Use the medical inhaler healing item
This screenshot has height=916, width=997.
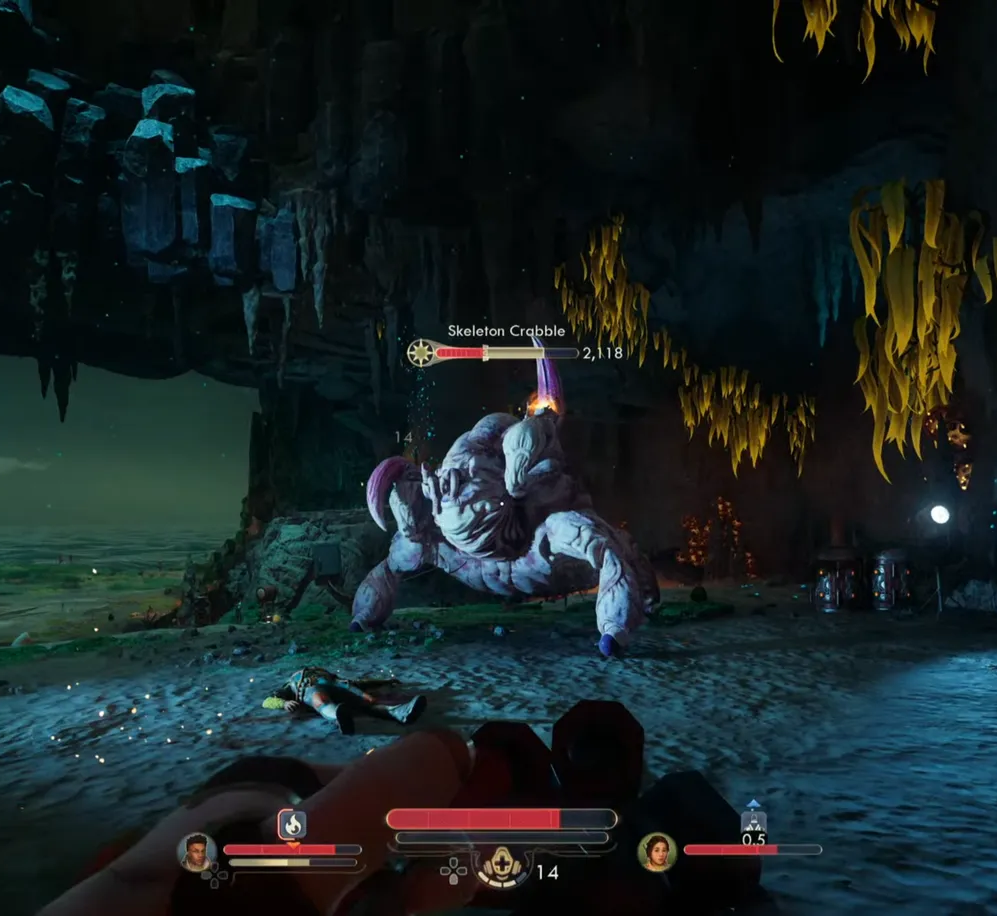click(x=502, y=867)
